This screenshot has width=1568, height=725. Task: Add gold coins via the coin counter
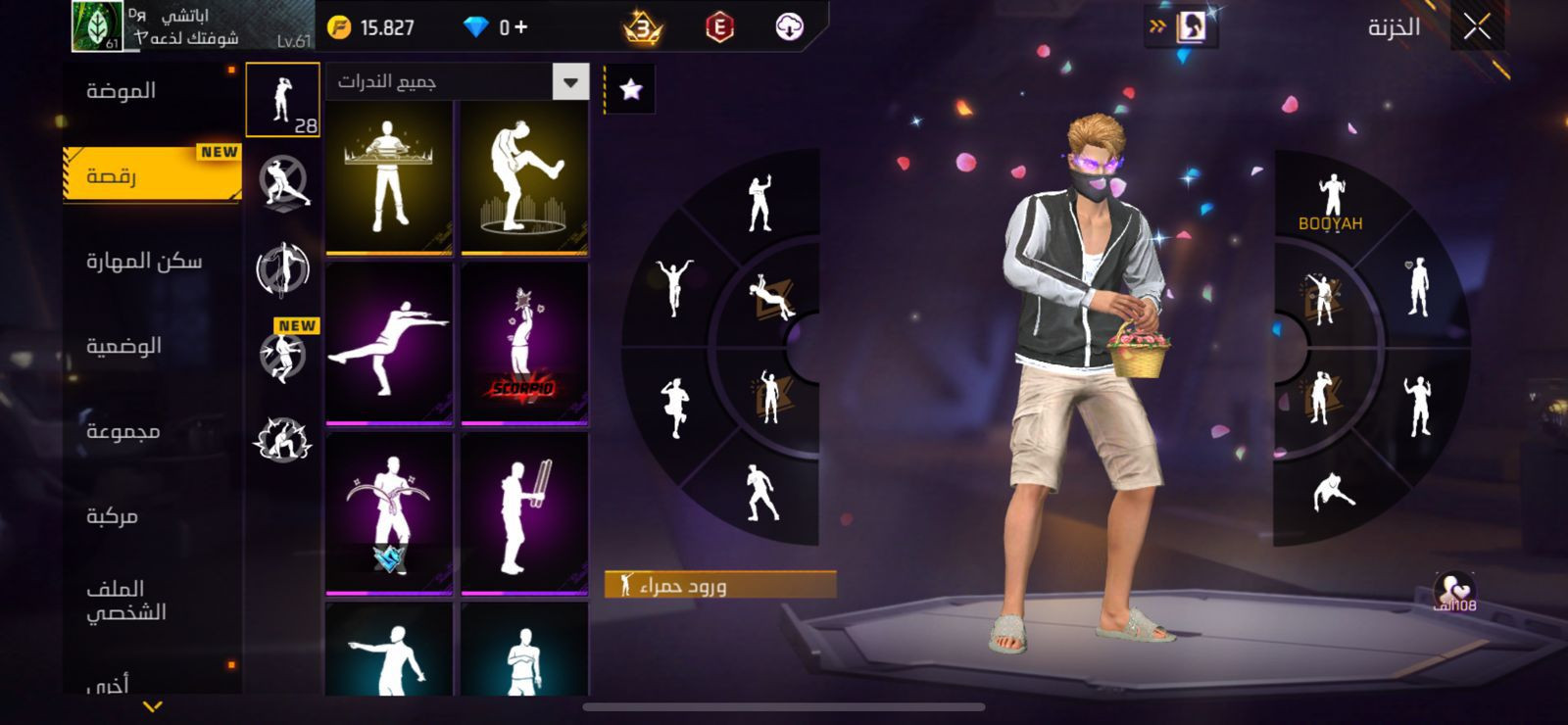[372, 27]
